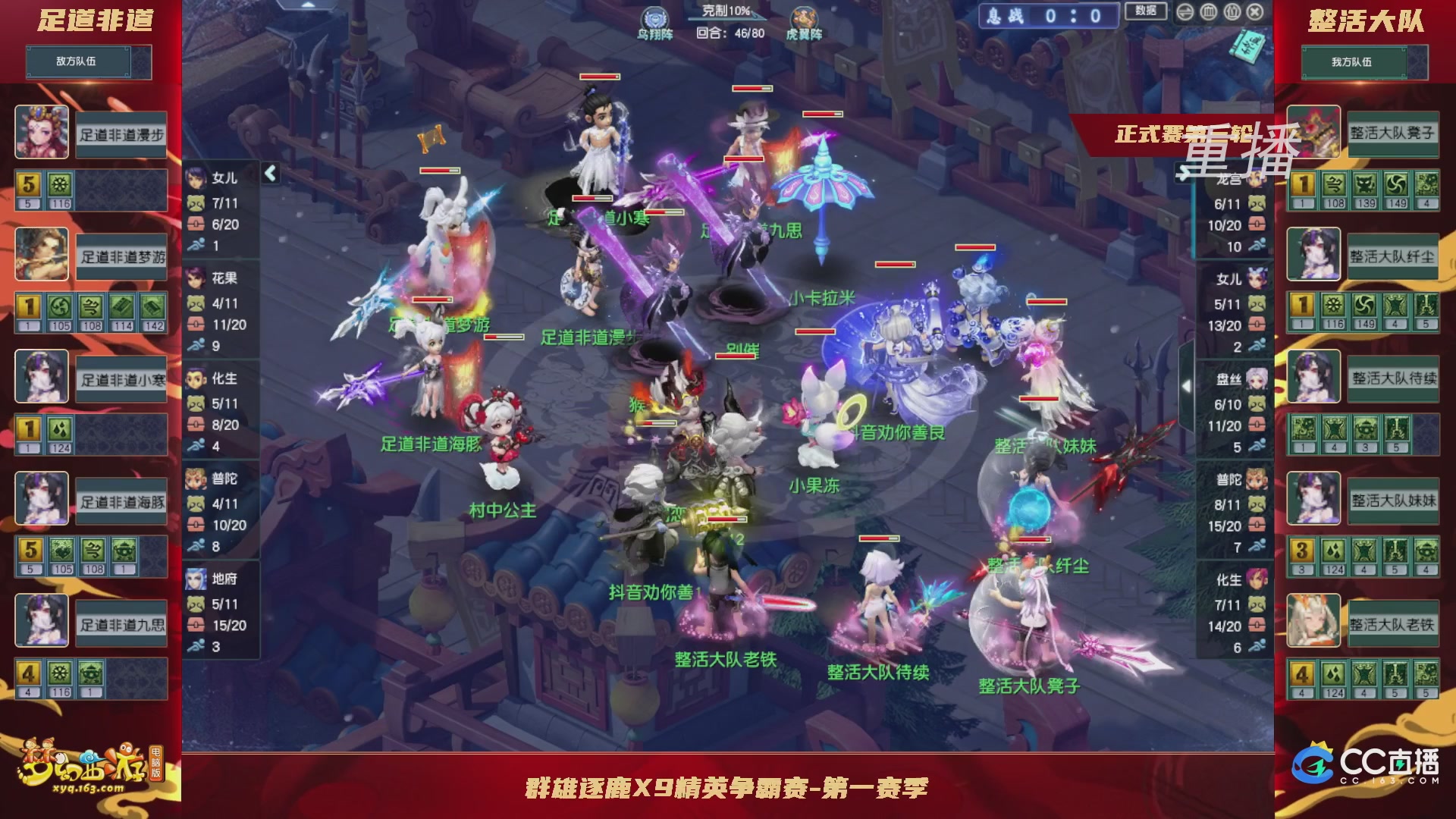
Task: Select the 鸟翔阵 formation icon
Action: [656, 19]
